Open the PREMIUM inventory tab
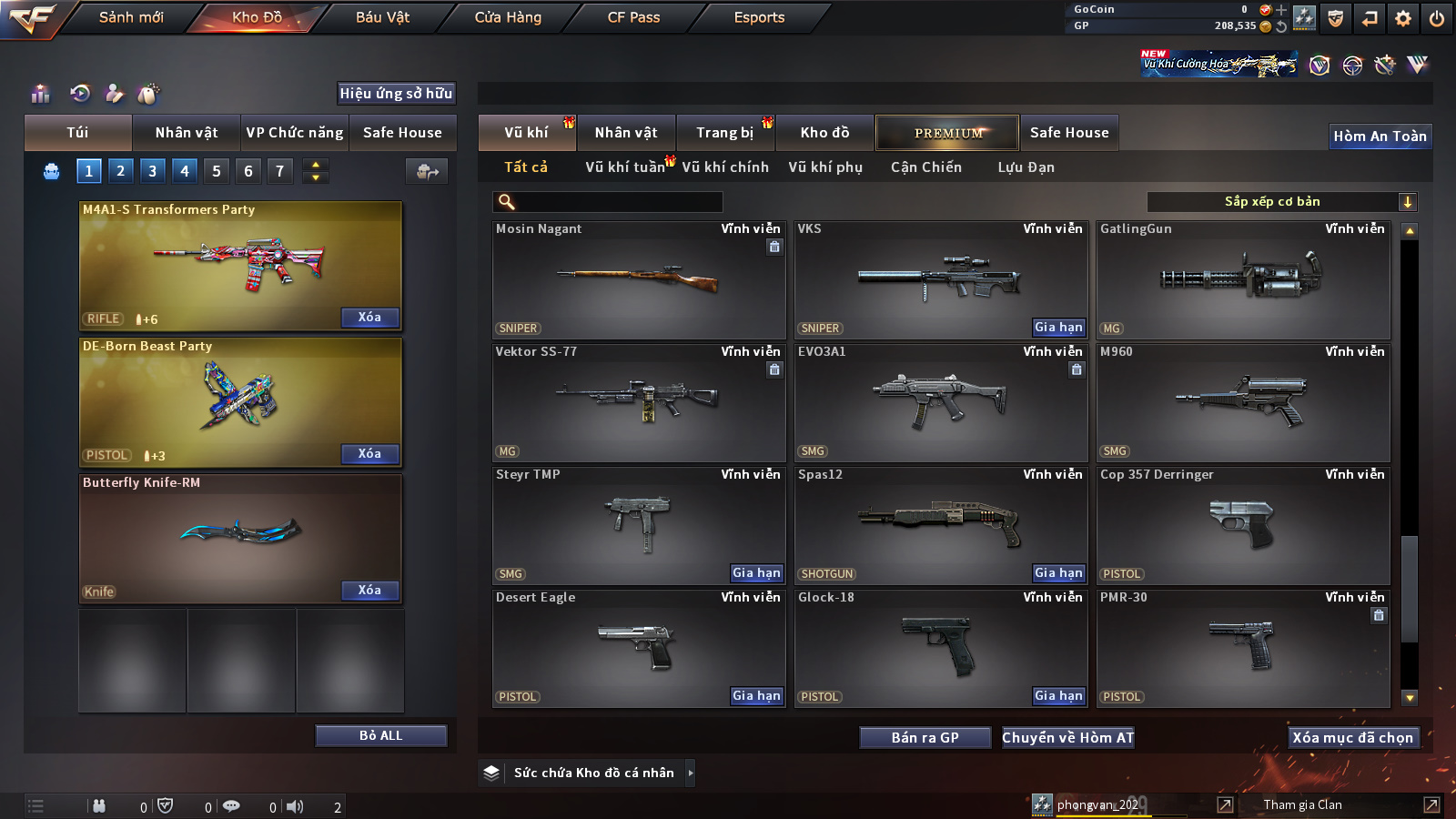Viewport: 1456px width, 819px height. coord(947,133)
